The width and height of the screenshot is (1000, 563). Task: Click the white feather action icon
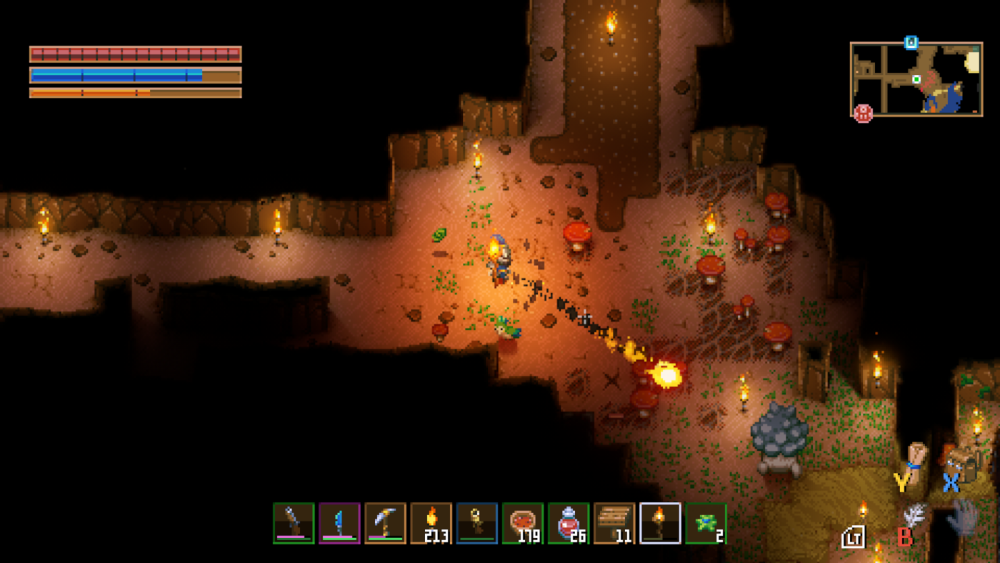point(915,515)
